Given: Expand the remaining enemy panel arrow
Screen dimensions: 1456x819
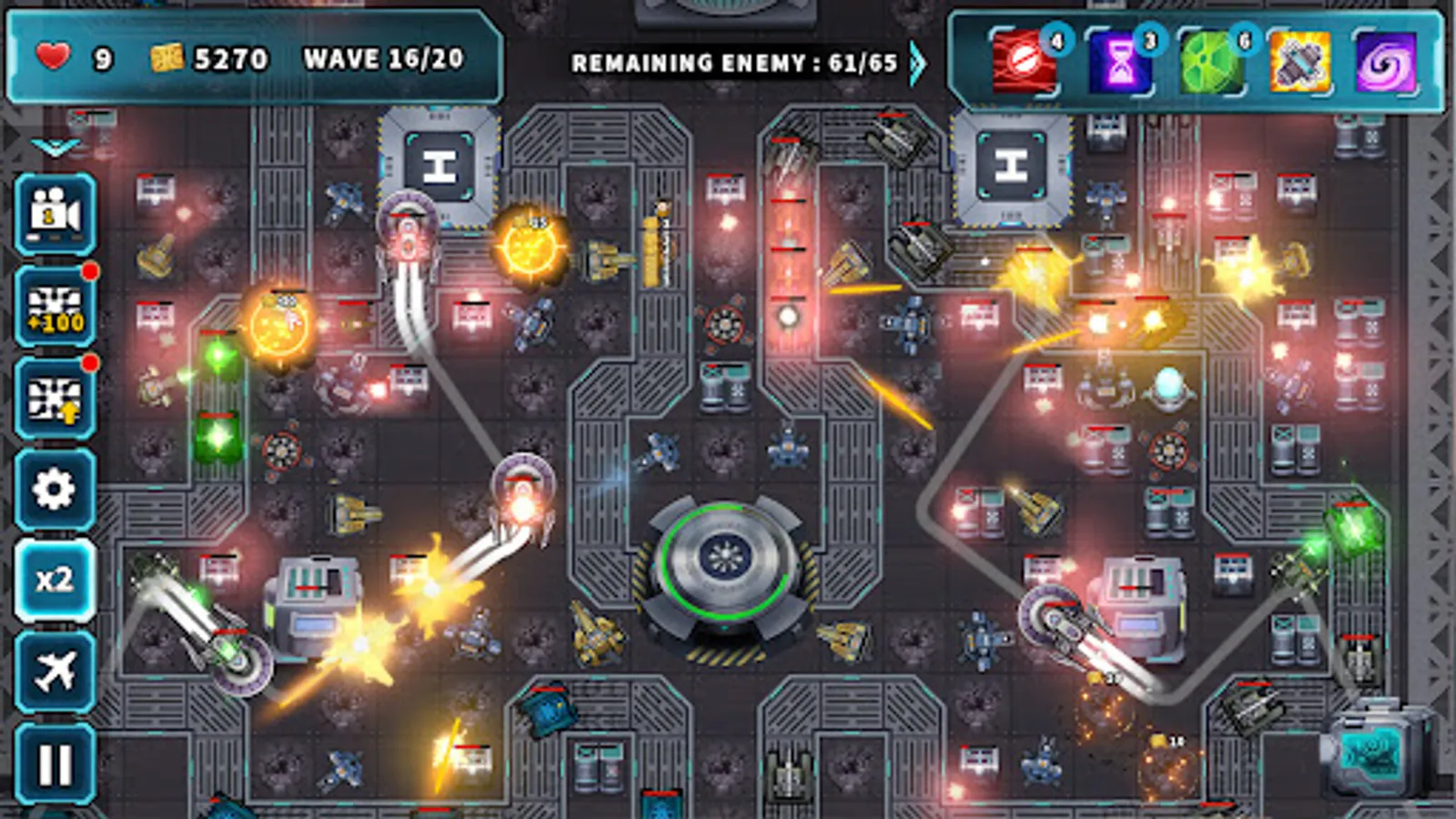Looking at the screenshot, I should (x=918, y=62).
